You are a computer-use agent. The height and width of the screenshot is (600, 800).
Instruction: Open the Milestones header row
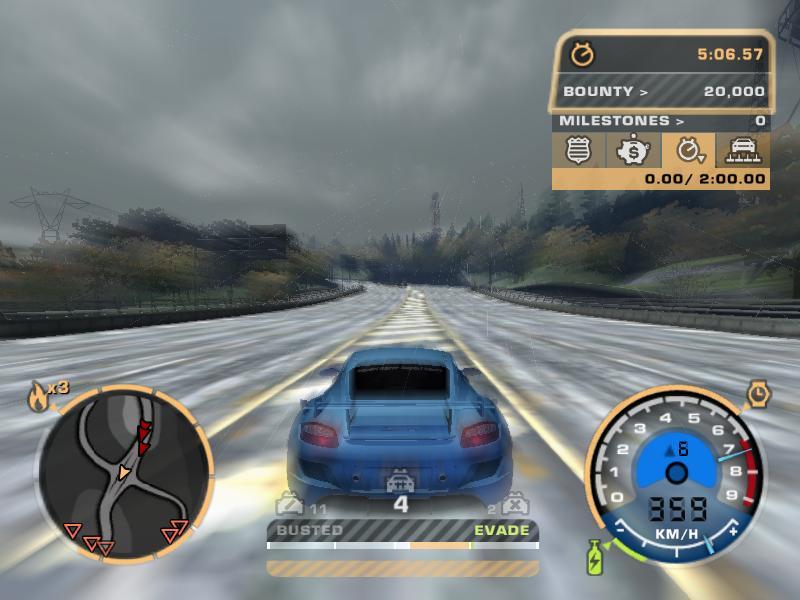661,121
